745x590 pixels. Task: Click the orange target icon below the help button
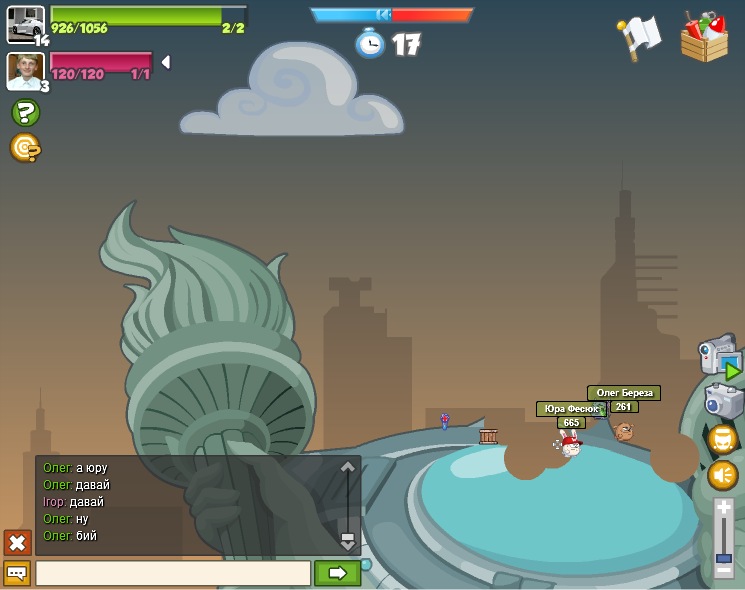(24, 148)
